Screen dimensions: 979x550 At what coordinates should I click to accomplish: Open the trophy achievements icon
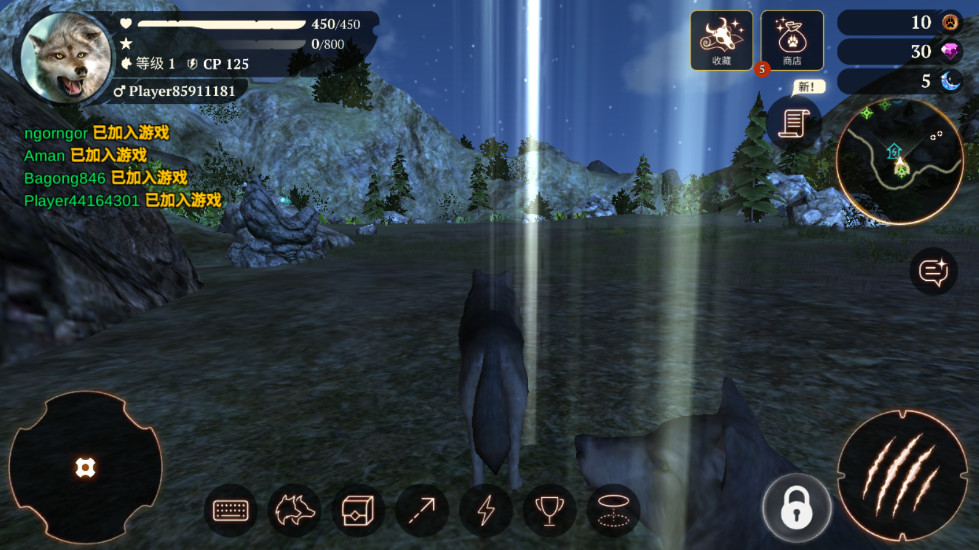549,510
